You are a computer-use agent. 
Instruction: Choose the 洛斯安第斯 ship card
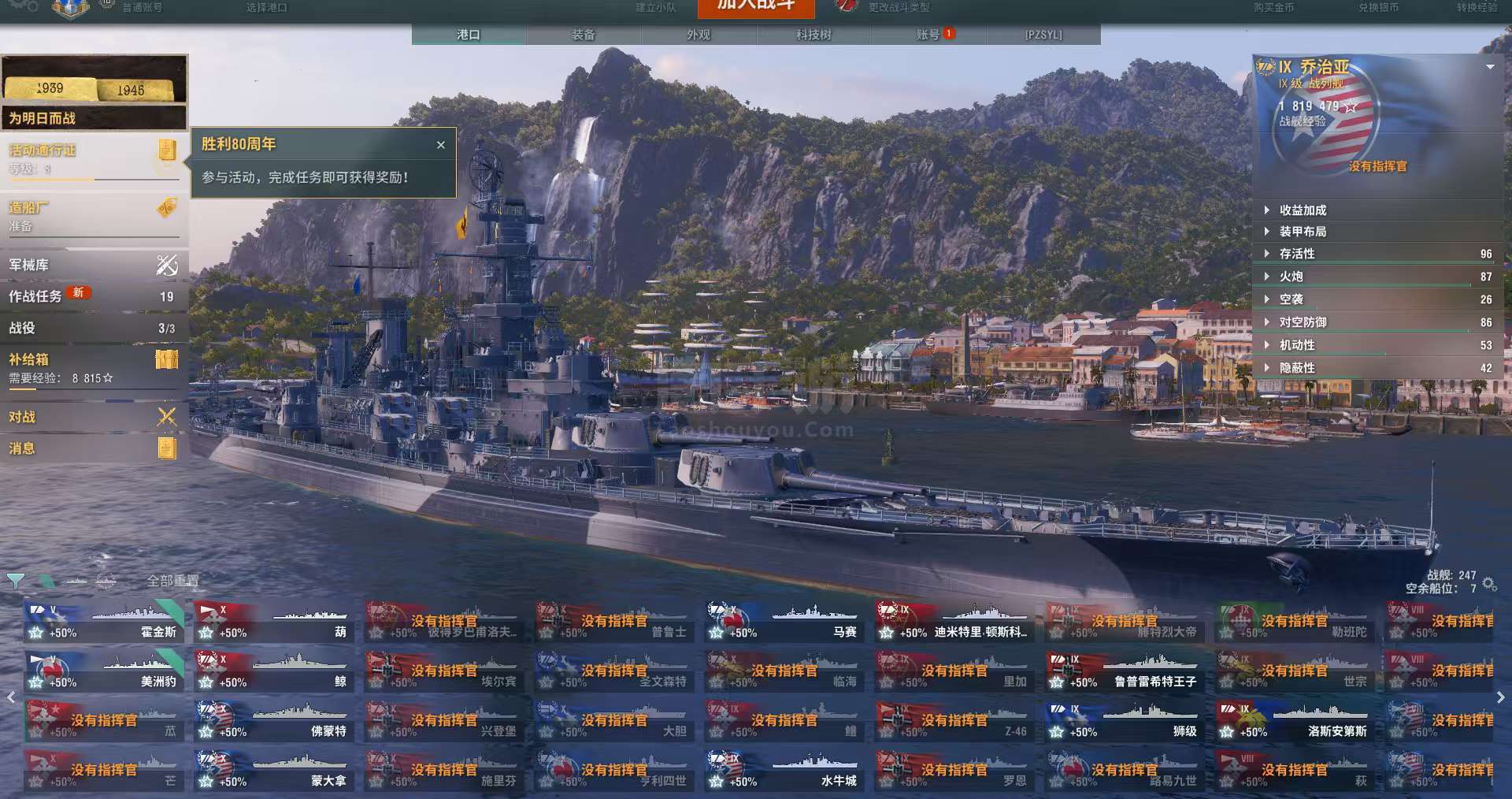(1293, 722)
